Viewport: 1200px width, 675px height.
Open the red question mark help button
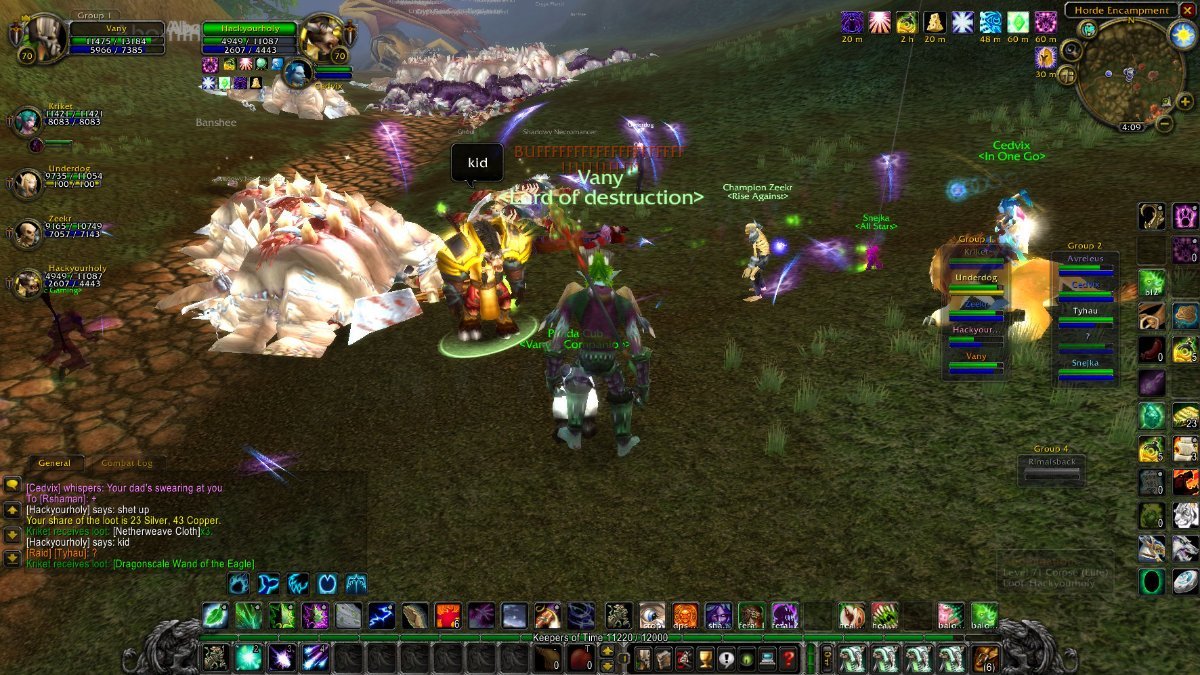pos(789,658)
